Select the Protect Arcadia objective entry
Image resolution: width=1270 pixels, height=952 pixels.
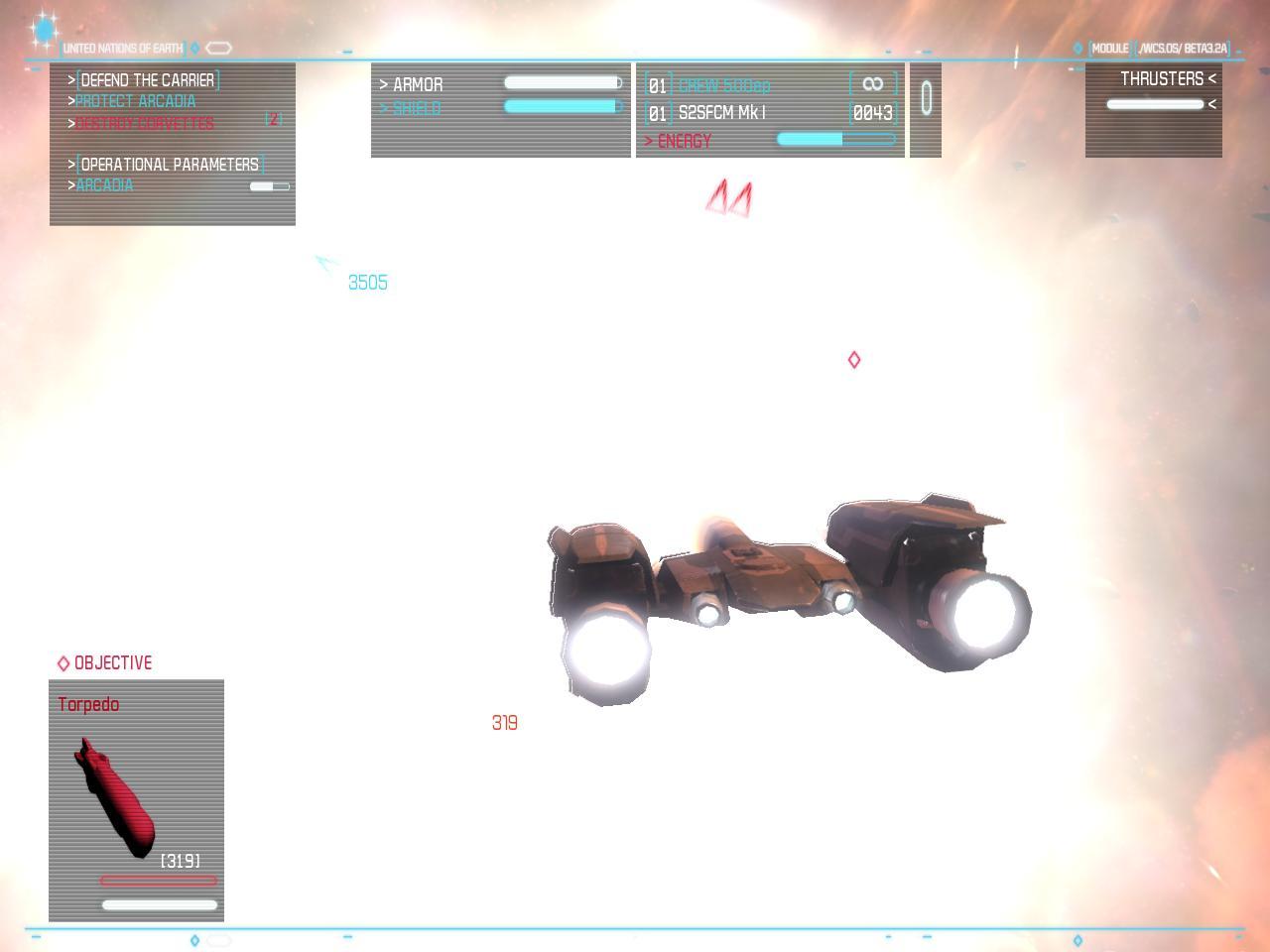(136, 101)
